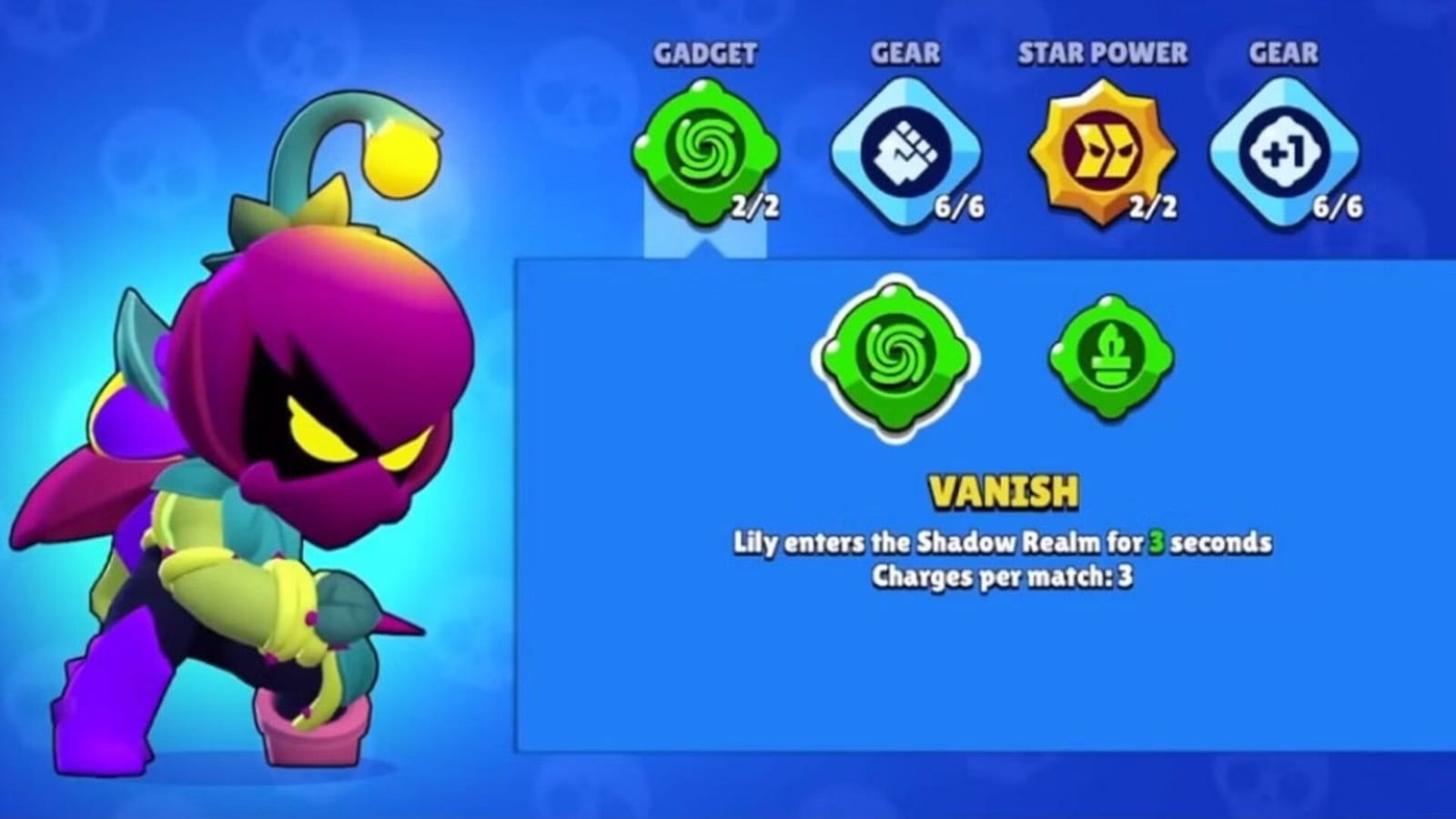1456x819 pixels.
Task: Click the GEAR header above the fist icon
Action: coord(904,55)
